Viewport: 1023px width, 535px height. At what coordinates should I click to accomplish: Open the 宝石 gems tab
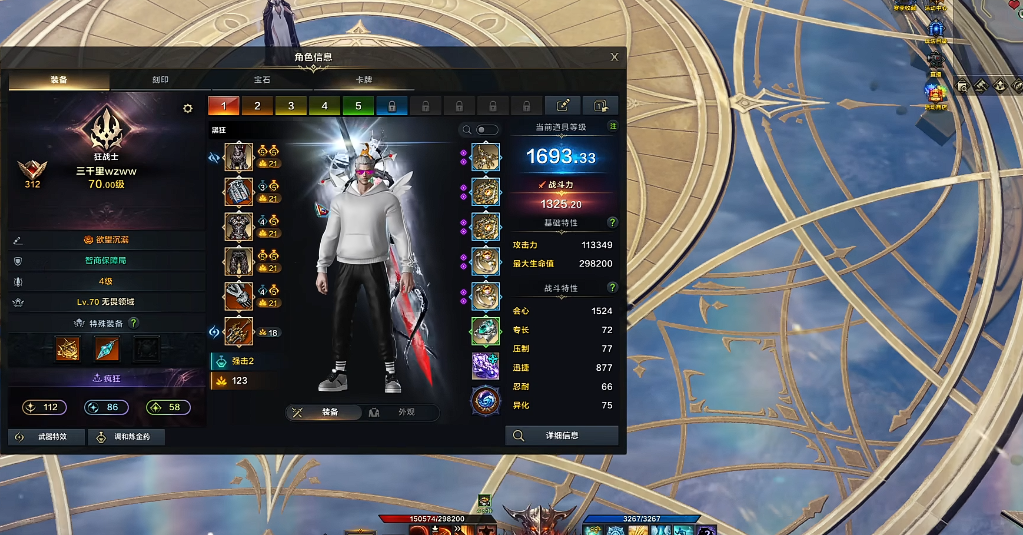coord(262,80)
